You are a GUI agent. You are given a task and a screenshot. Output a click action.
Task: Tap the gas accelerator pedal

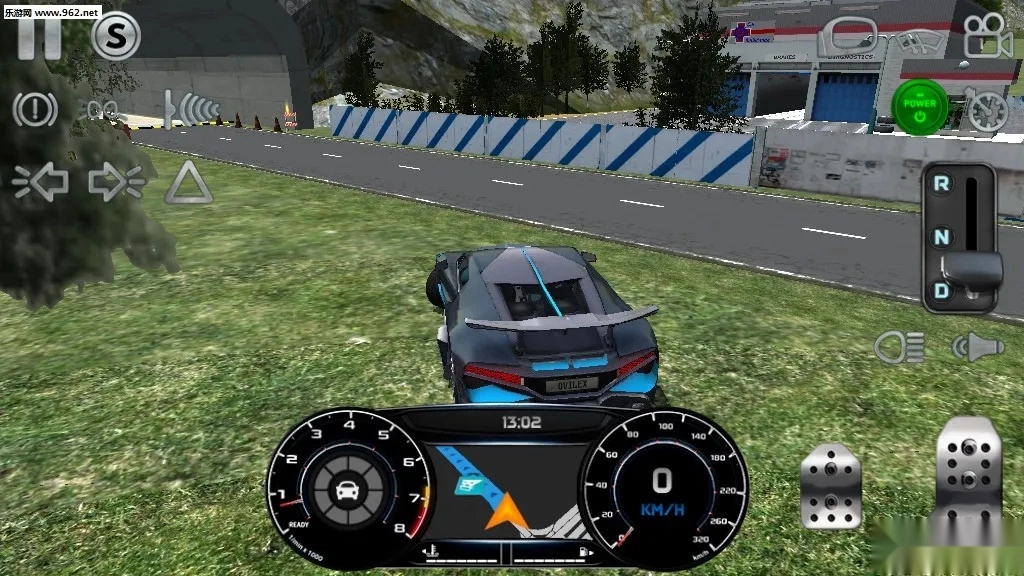point(968,470)
